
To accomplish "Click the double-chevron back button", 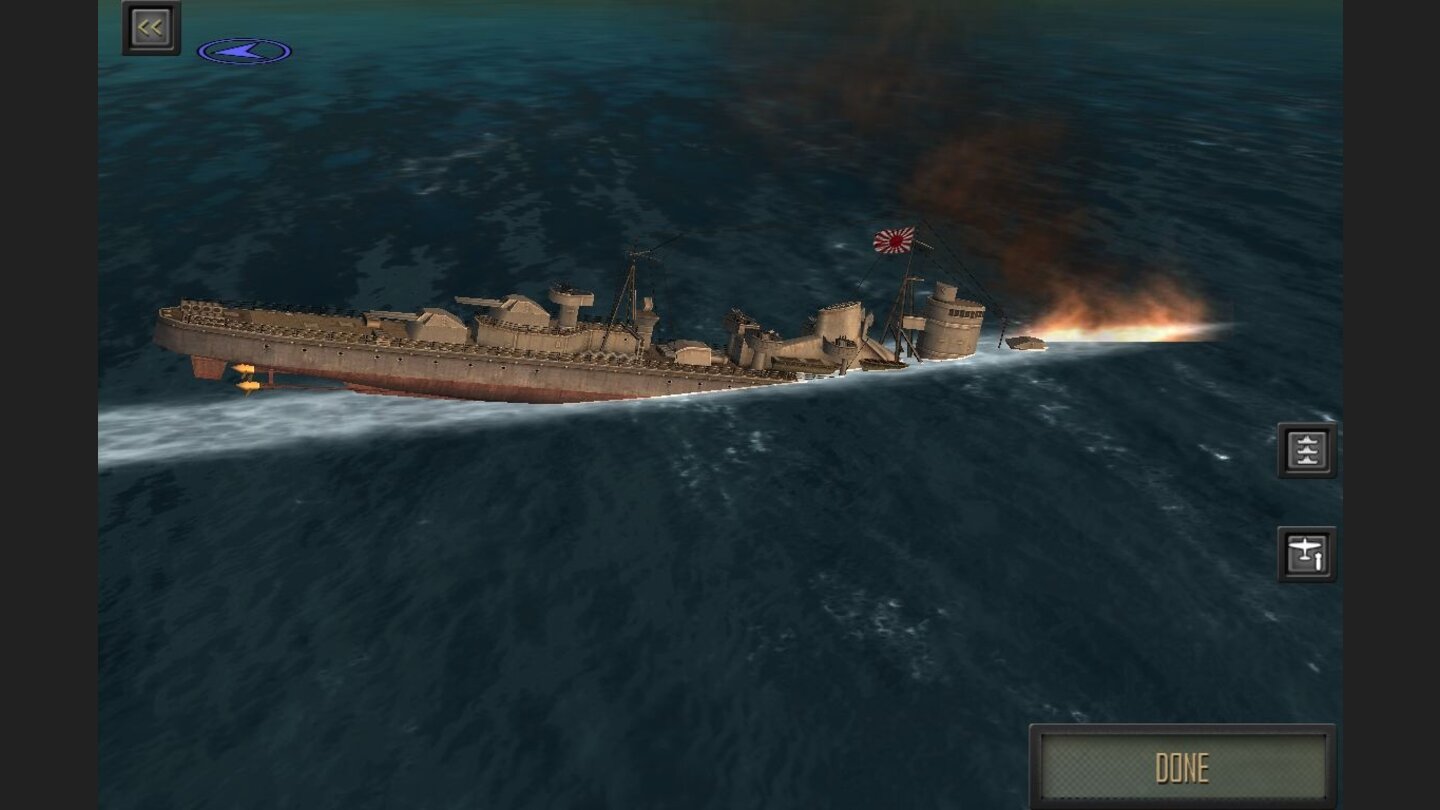I will click(150, 27).
